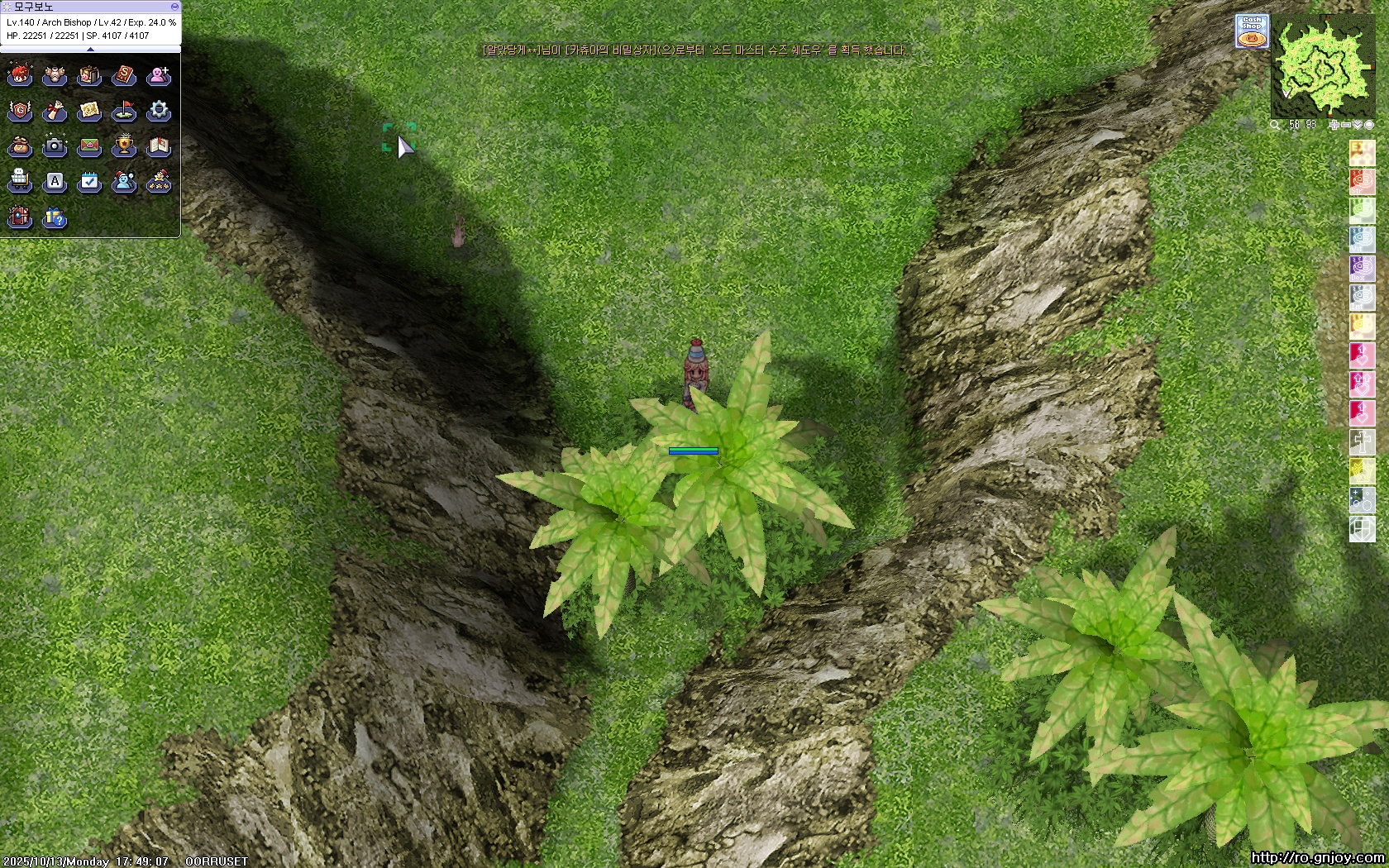Open the gear settings icon
The height and width of the screenshot is (868, 1389).
[x=159, y=111]
